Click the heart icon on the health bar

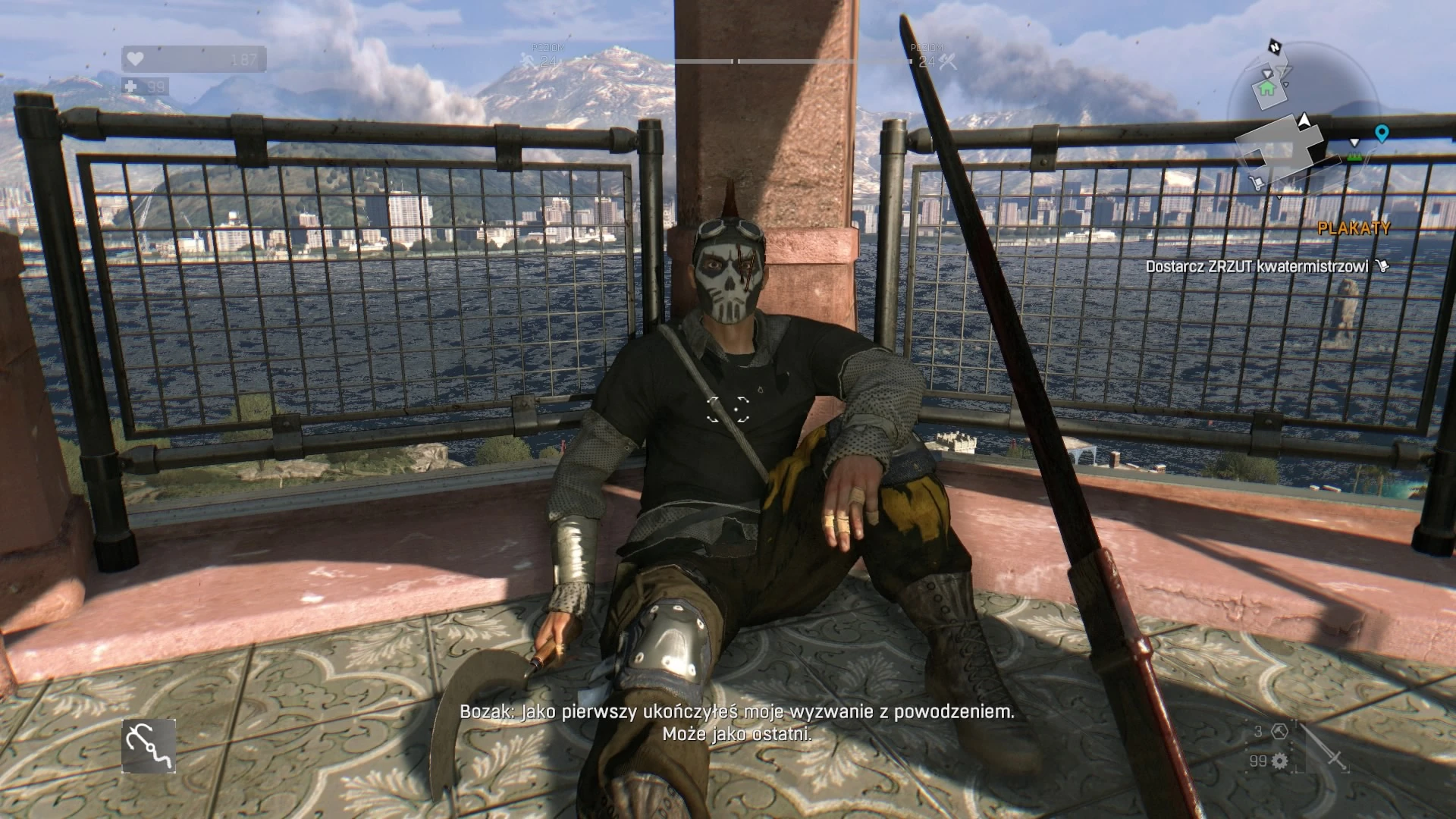(x=135, y=60)
